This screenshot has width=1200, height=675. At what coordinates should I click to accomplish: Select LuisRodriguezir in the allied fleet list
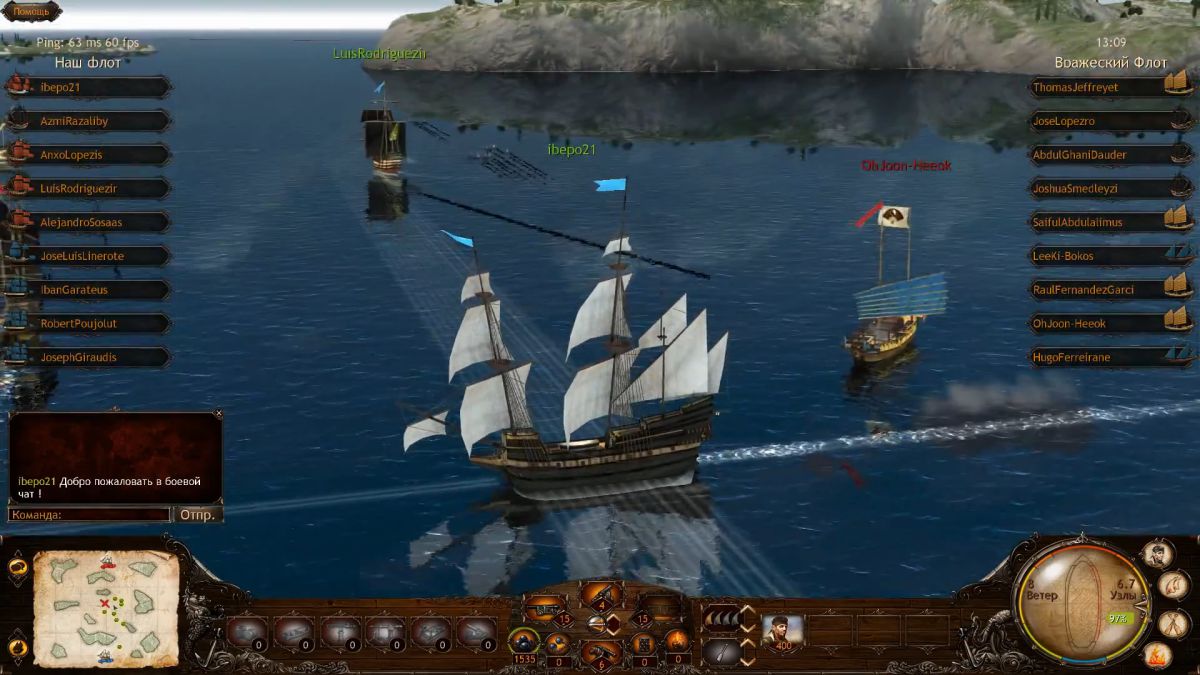click(89, 188)
